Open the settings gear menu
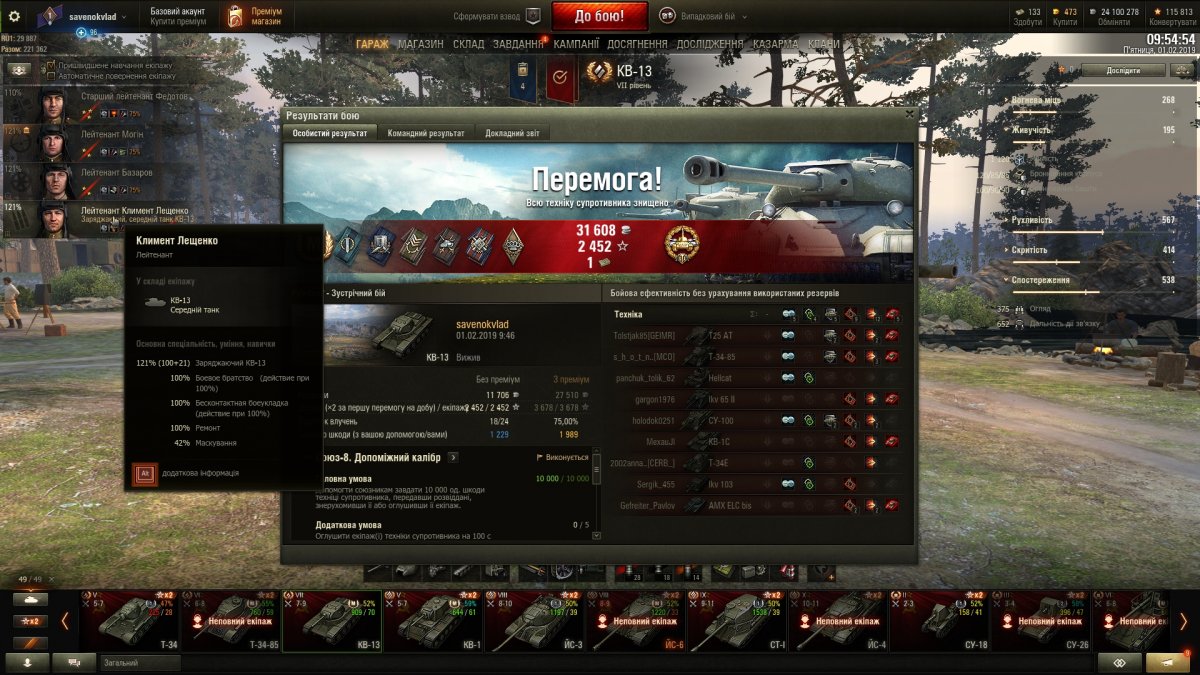This screenshot has width=1200, height=675. (x=14, y=16)
